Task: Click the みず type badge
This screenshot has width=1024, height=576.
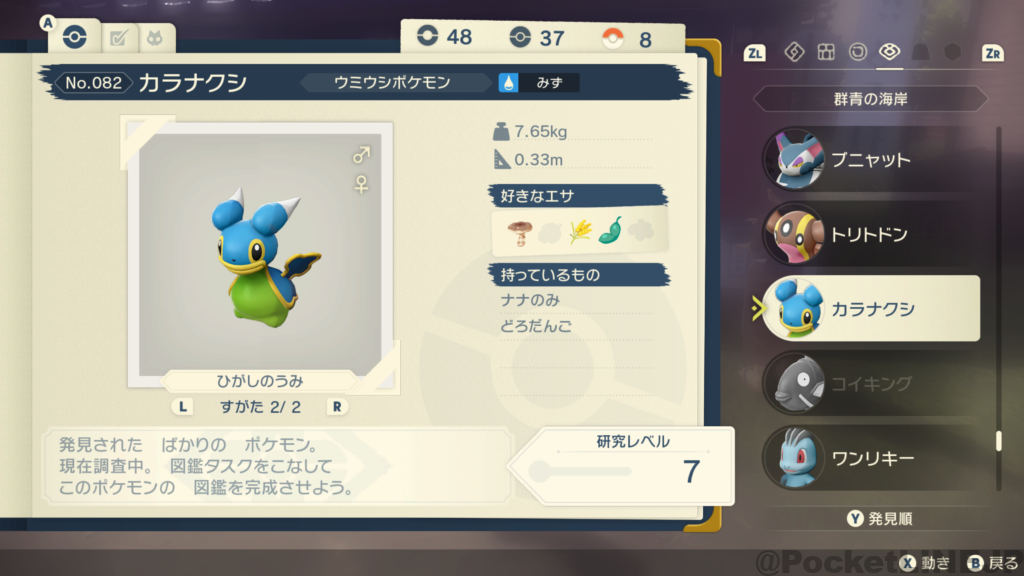Action: point(540,83)
